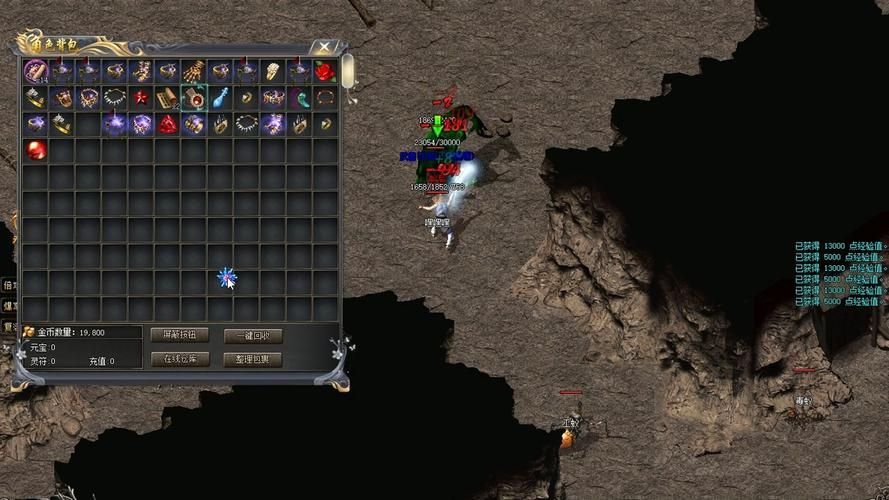Click the gold coin pile icon
The image size is (889, 500).
[28, 332]
